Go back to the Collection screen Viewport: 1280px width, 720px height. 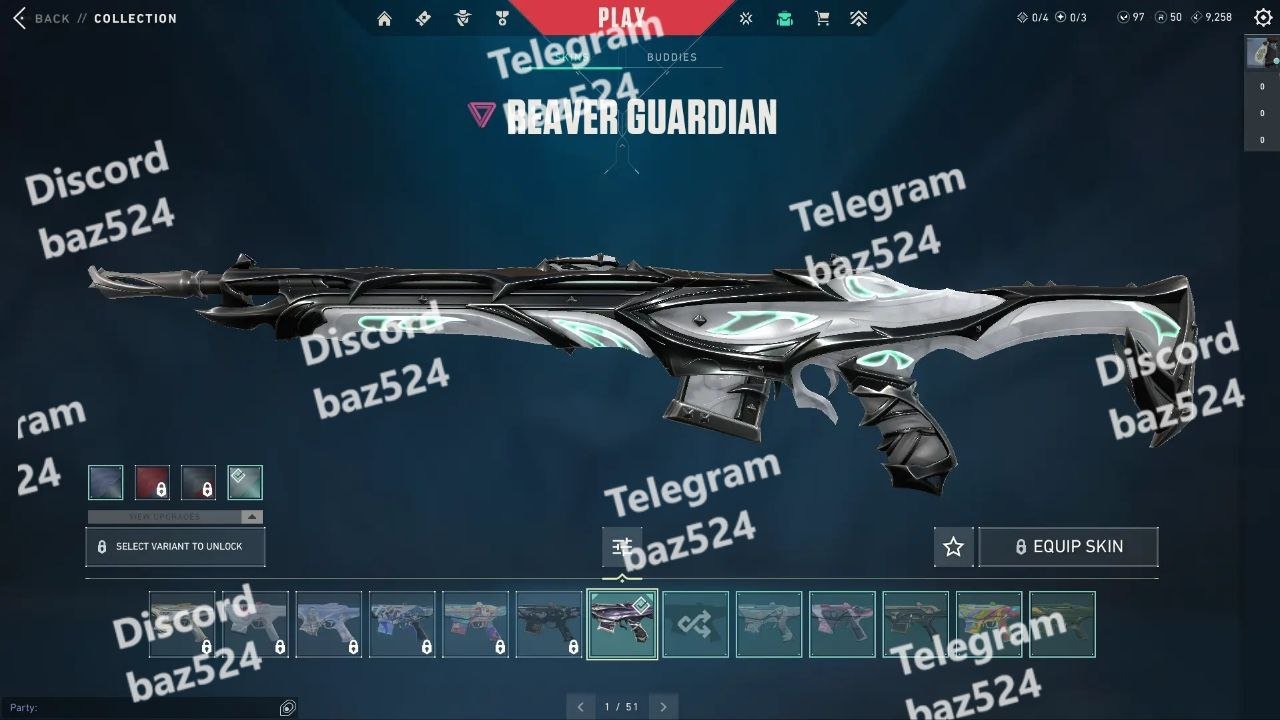pyautogui.click(x=45, y=18)
